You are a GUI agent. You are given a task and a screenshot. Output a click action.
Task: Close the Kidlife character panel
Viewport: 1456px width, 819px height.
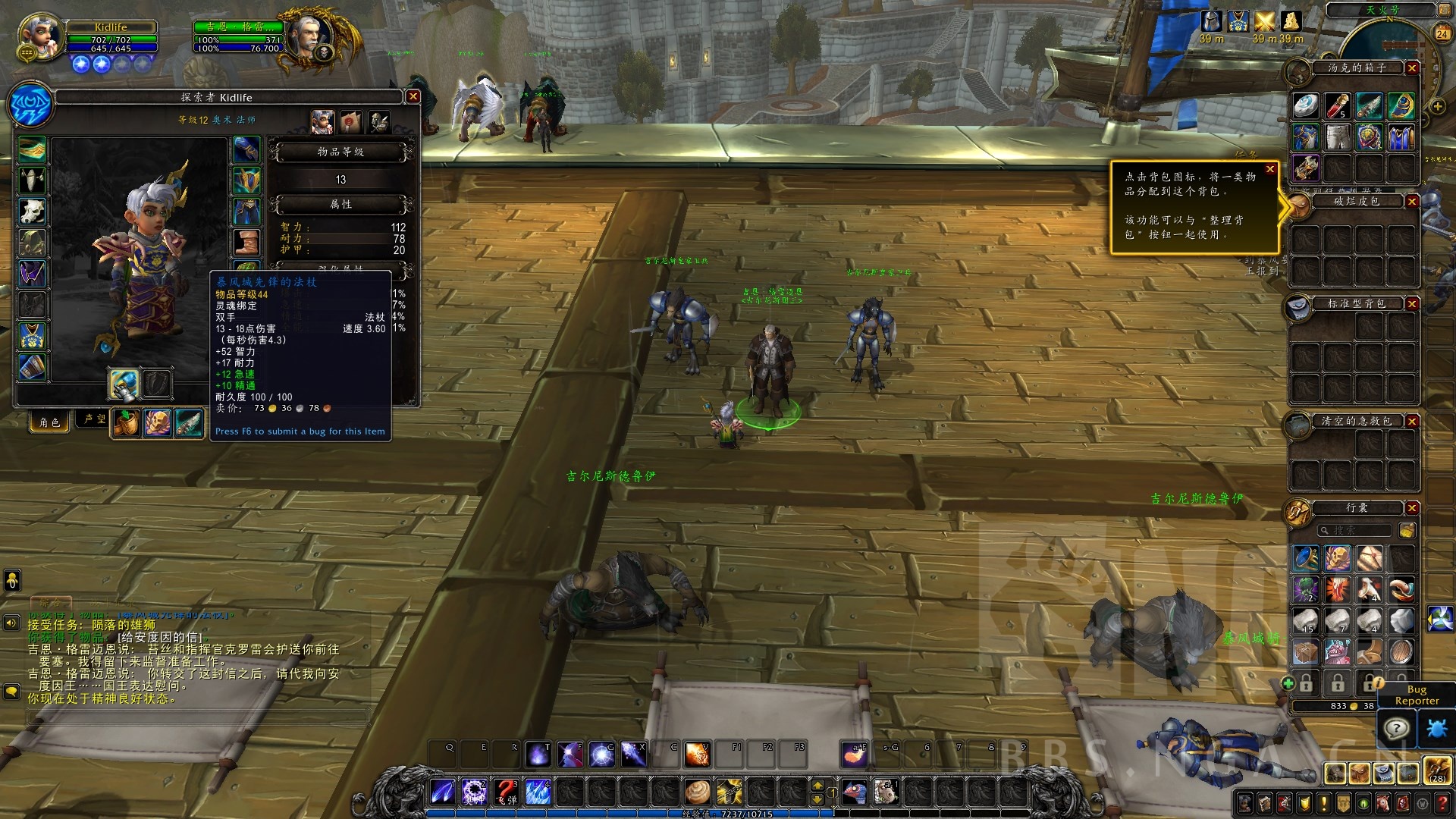tap(413, 96)
